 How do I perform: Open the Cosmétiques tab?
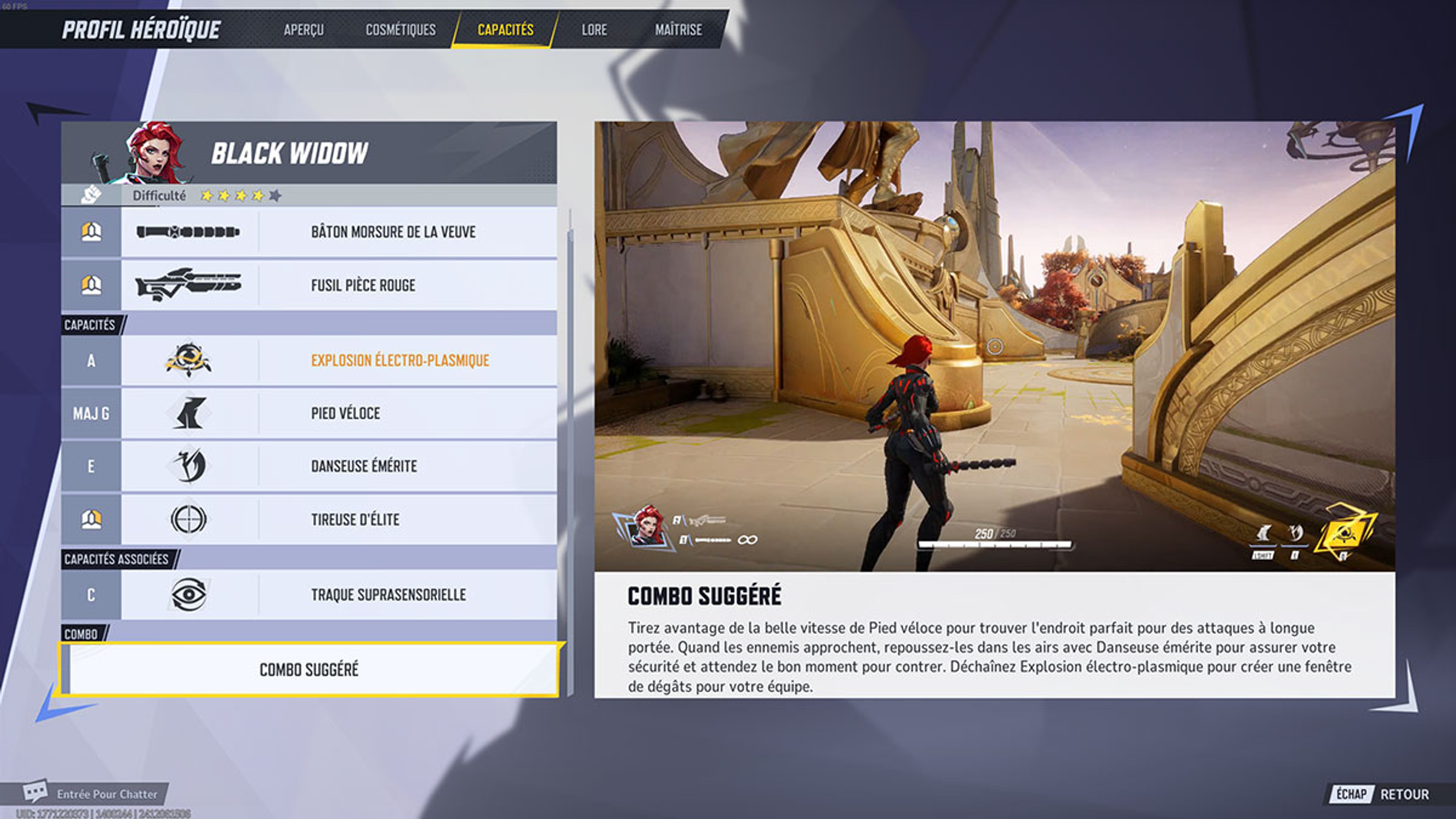pos(400,30)
